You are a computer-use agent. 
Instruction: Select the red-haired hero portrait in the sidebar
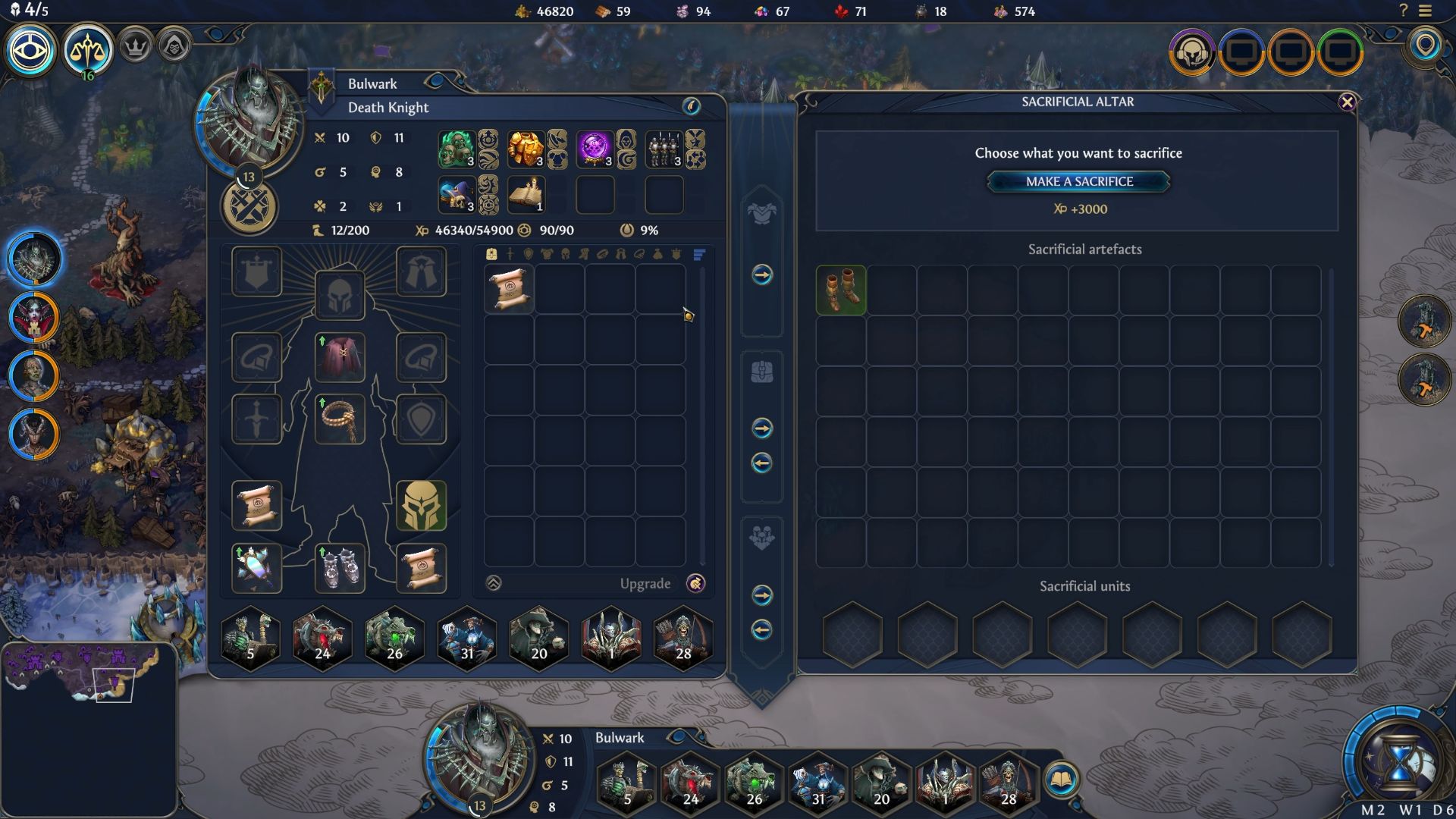point(34,317)
